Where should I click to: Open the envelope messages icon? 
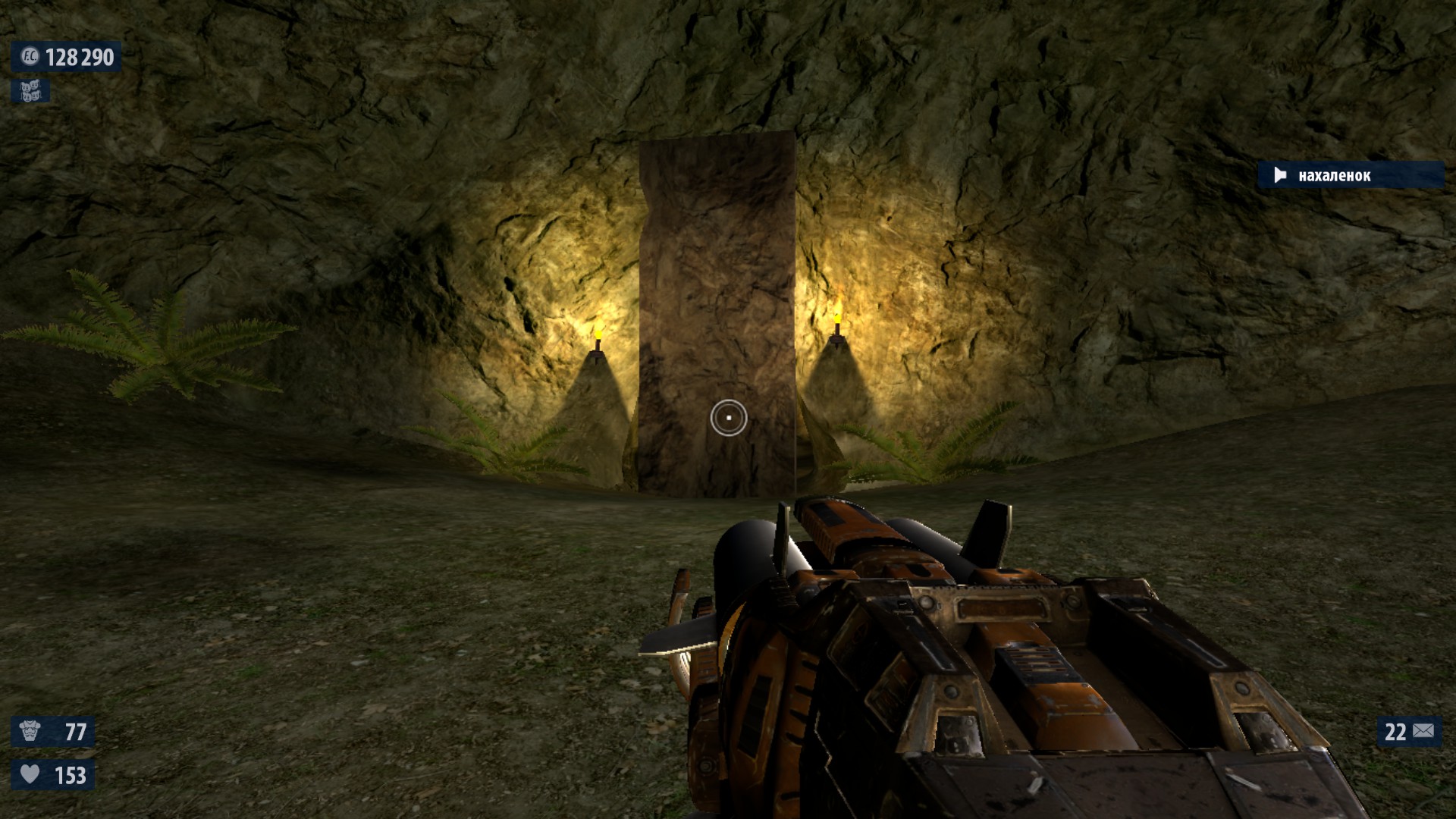(x=1423, y=731)
